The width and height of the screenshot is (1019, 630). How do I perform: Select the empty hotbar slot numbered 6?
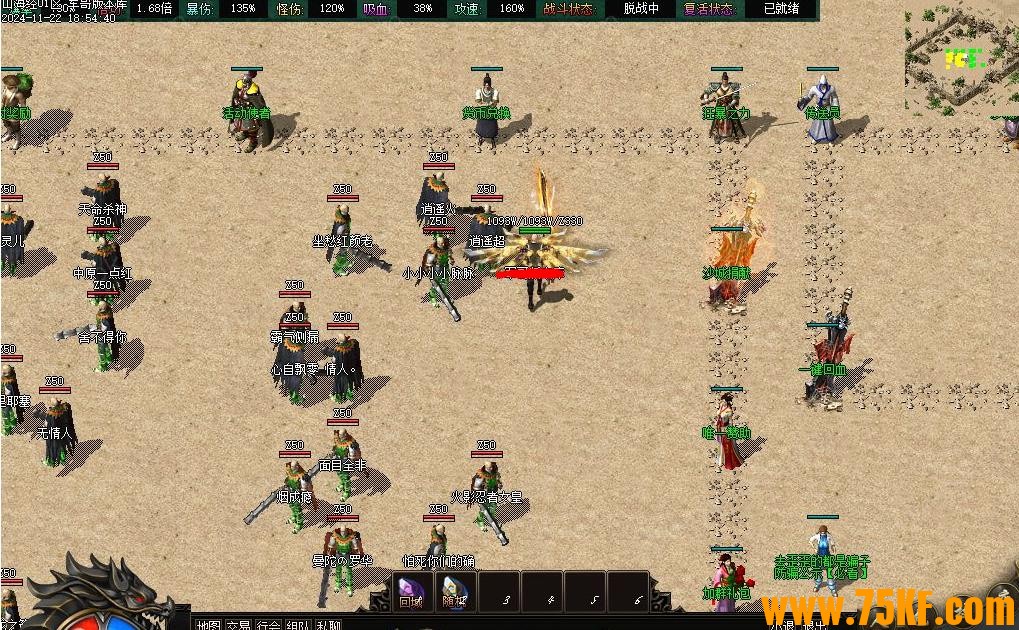[x=637, y=592]
